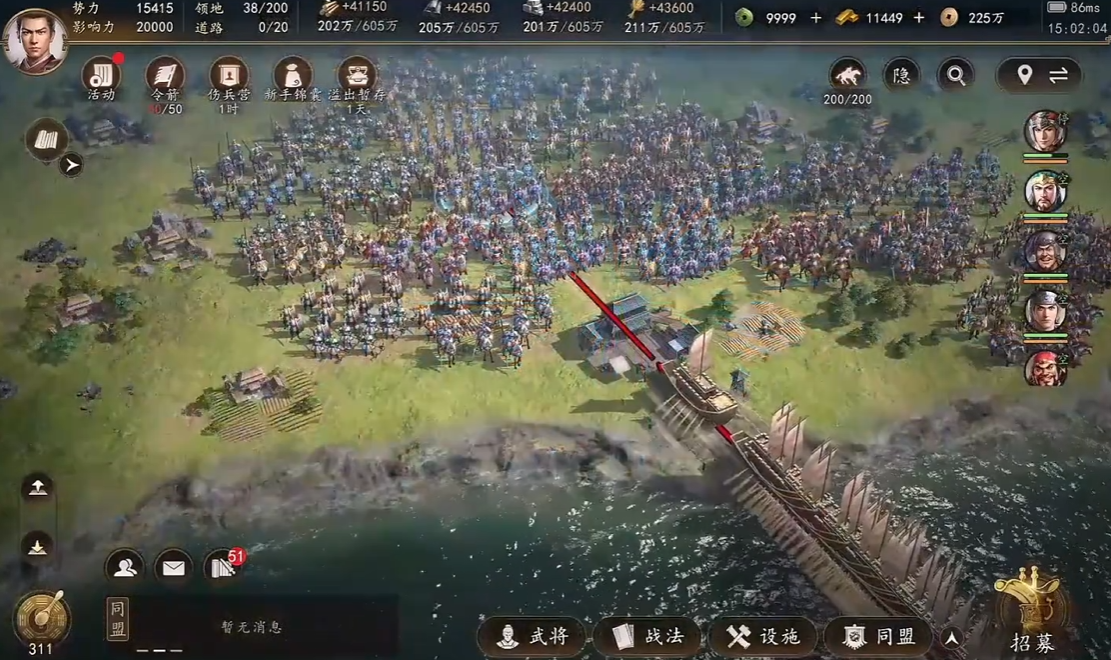This screenshot has height=660, width=1111.
Task: Open the 溢出暂存 overflow storage chest
Action: (x=357, y=76)
